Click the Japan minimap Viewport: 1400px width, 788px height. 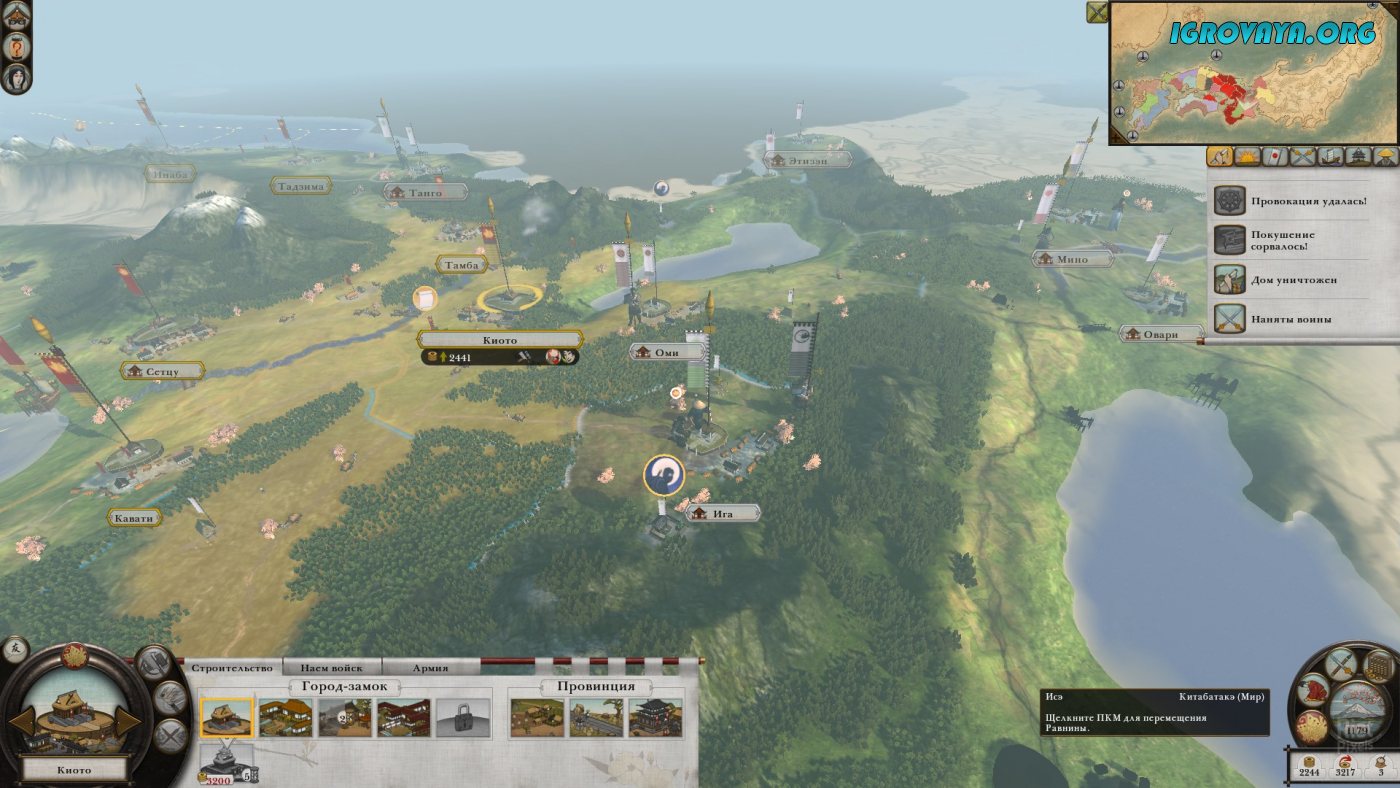(x=1253, y=72)
